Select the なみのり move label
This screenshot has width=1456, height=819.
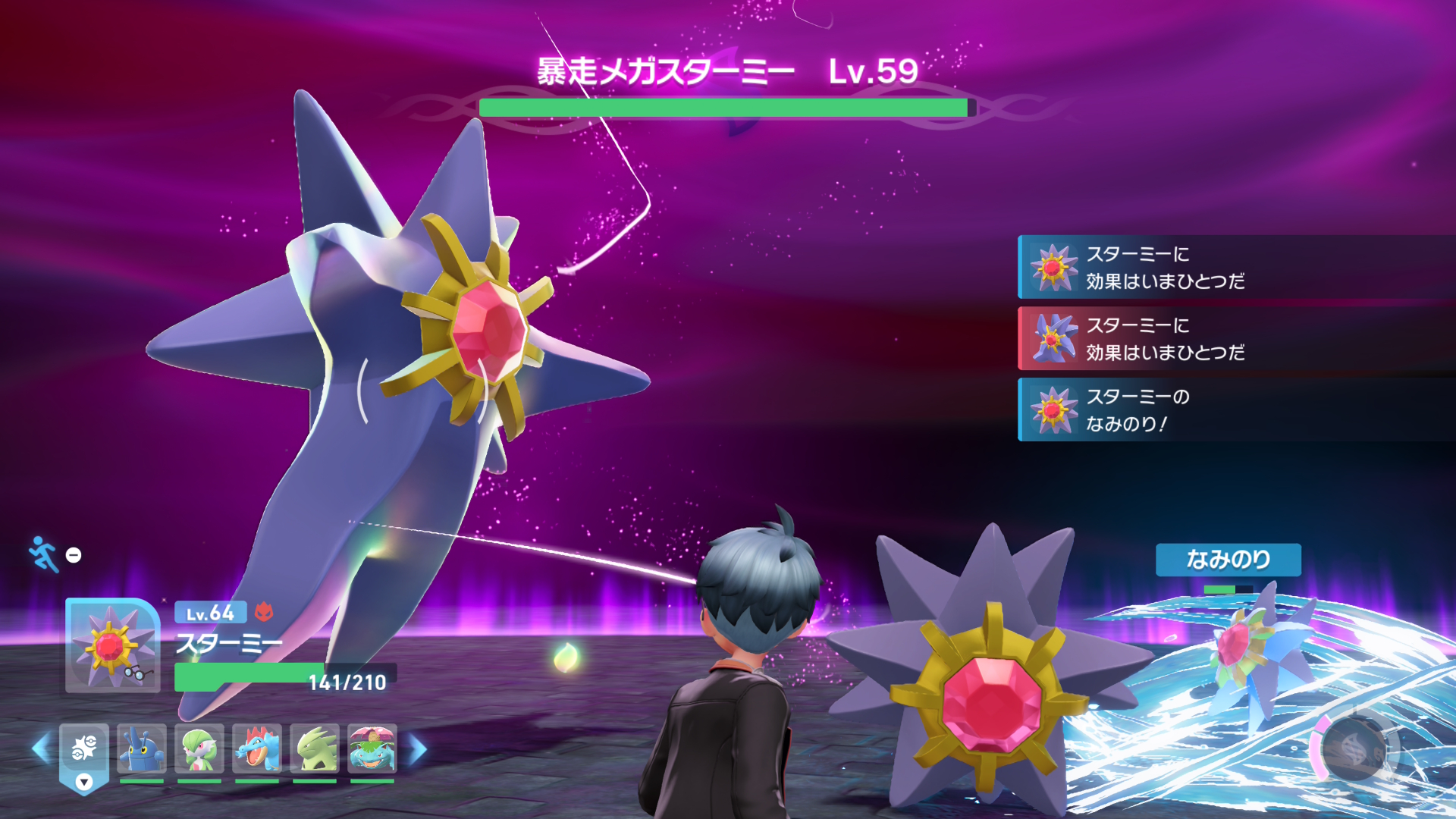tap(1228, 560)
